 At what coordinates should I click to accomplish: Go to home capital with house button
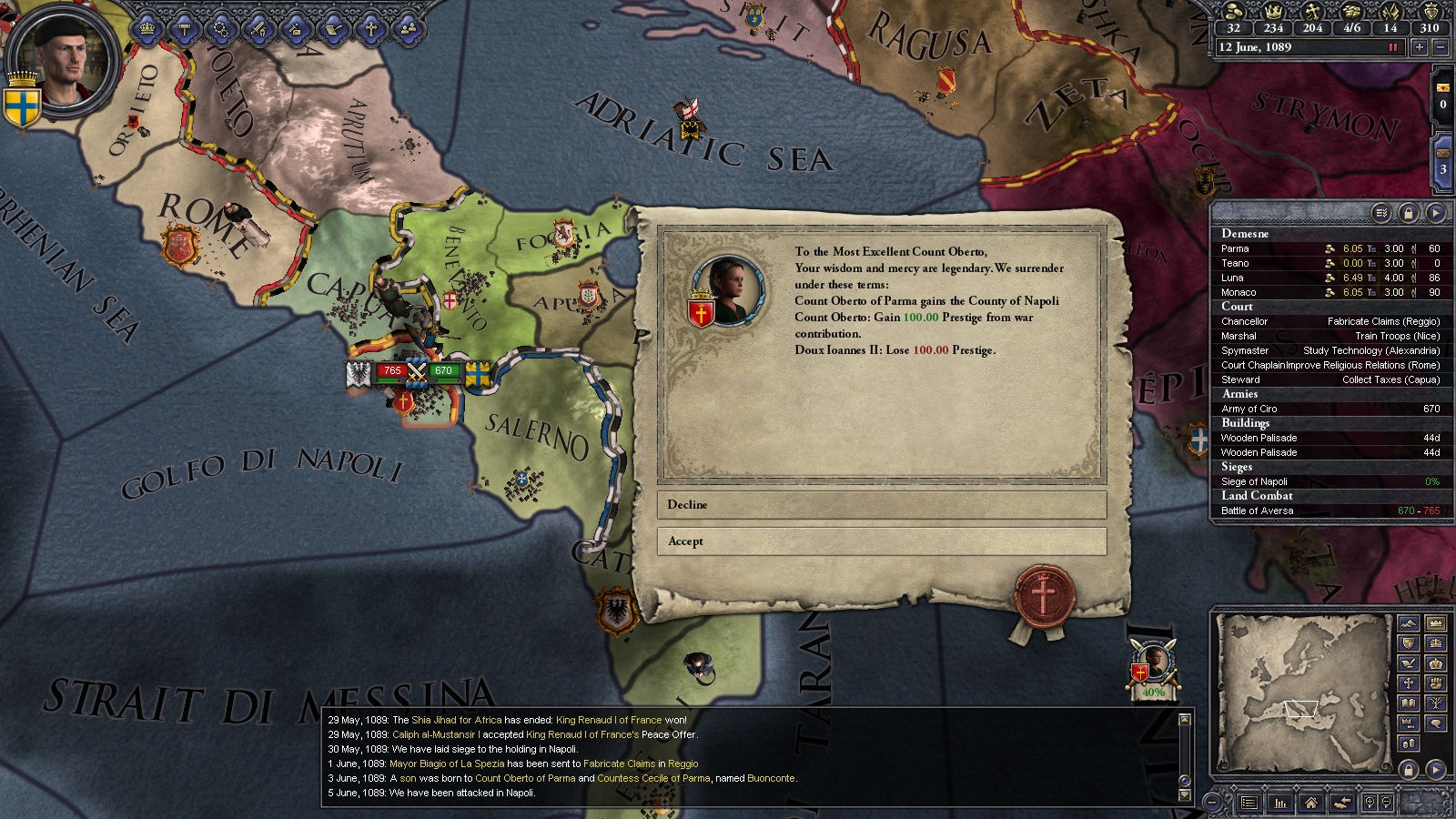pyautogui.click(x=1310, y=803)
